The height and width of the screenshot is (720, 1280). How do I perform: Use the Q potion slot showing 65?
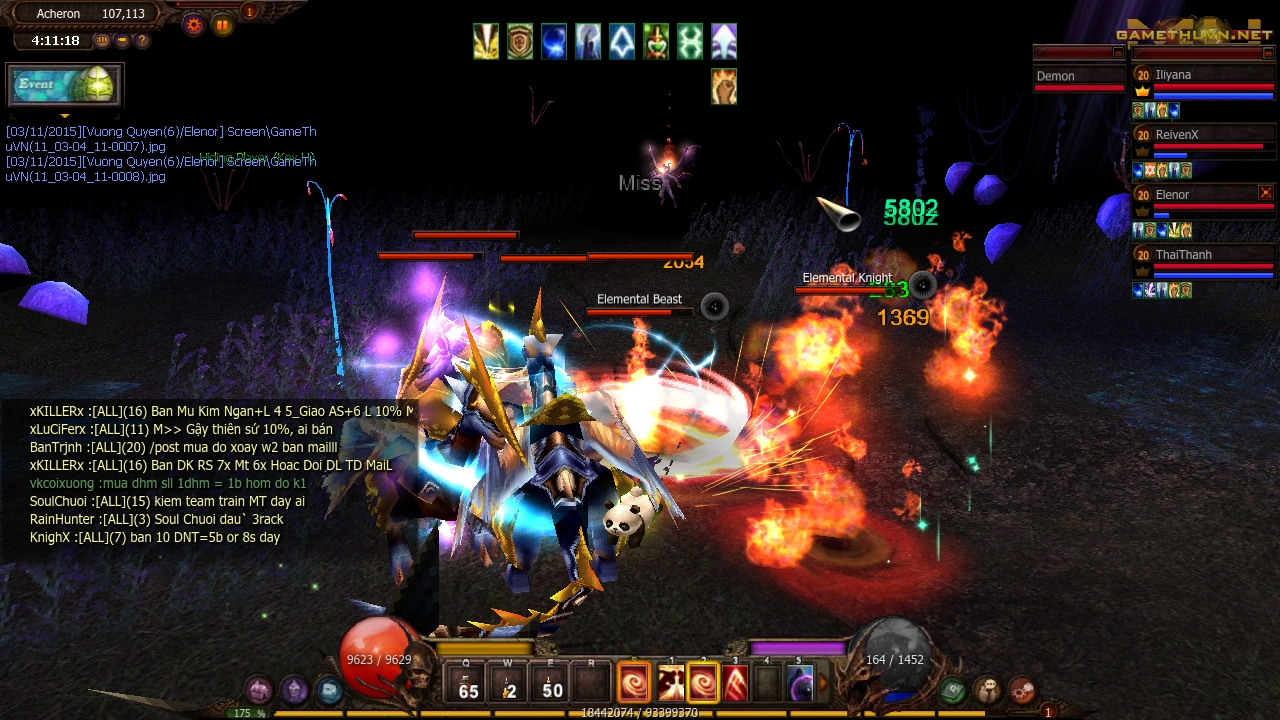pyautogui.click(x=468, y=684)
